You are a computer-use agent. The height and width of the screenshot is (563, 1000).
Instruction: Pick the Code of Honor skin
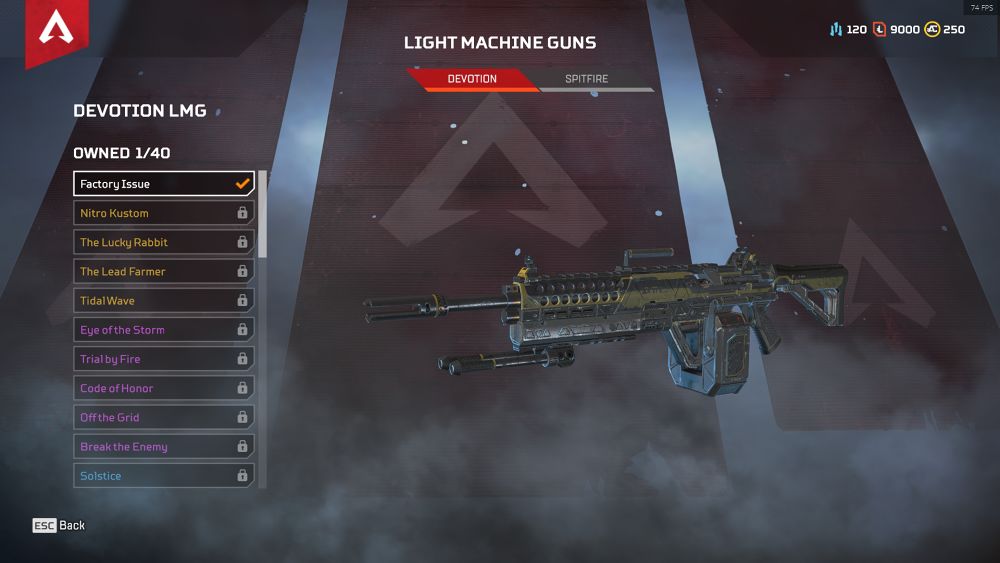[x=164, y=388]
